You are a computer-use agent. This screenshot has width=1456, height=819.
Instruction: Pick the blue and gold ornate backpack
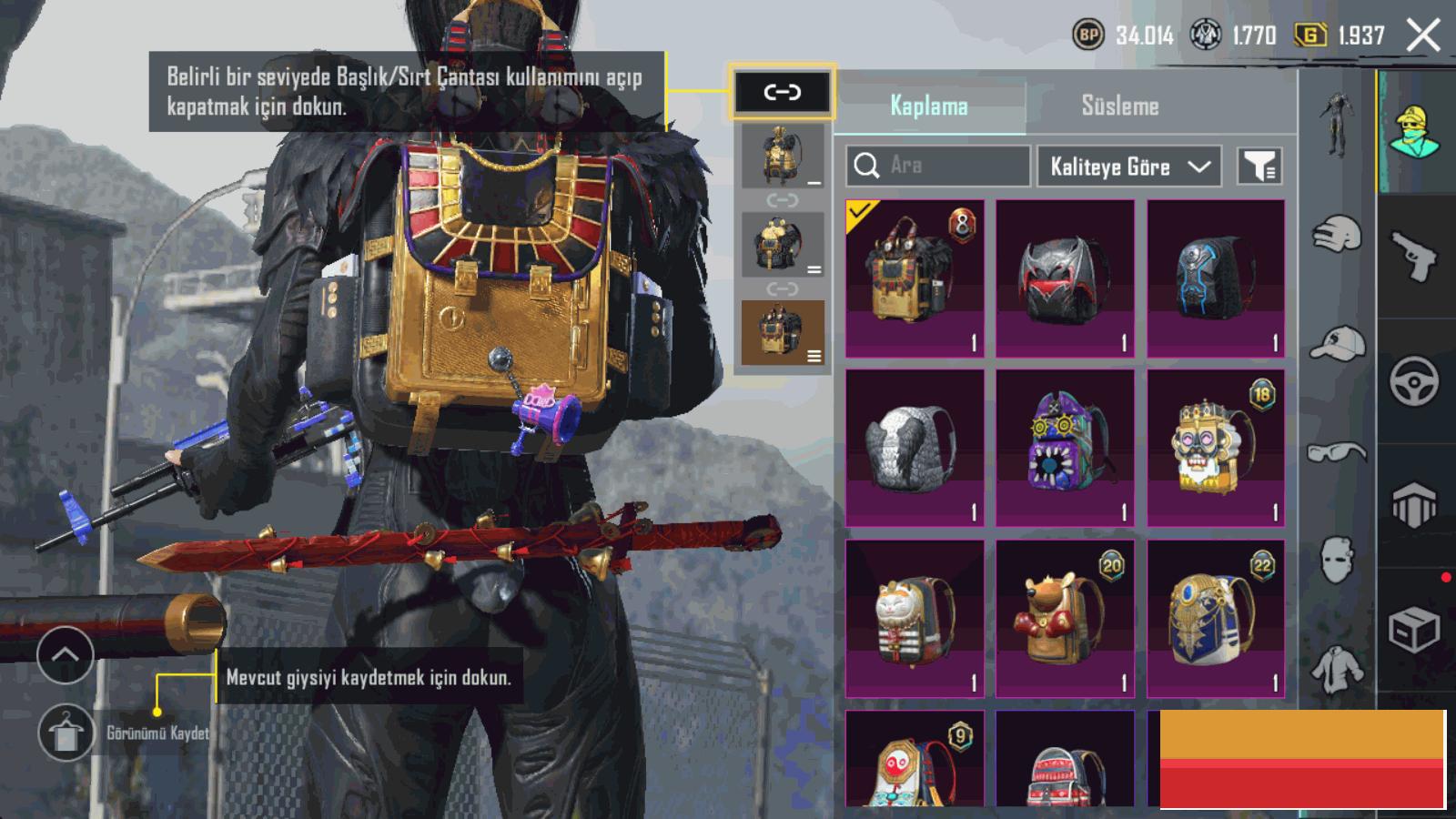[x=1216, y=619]
